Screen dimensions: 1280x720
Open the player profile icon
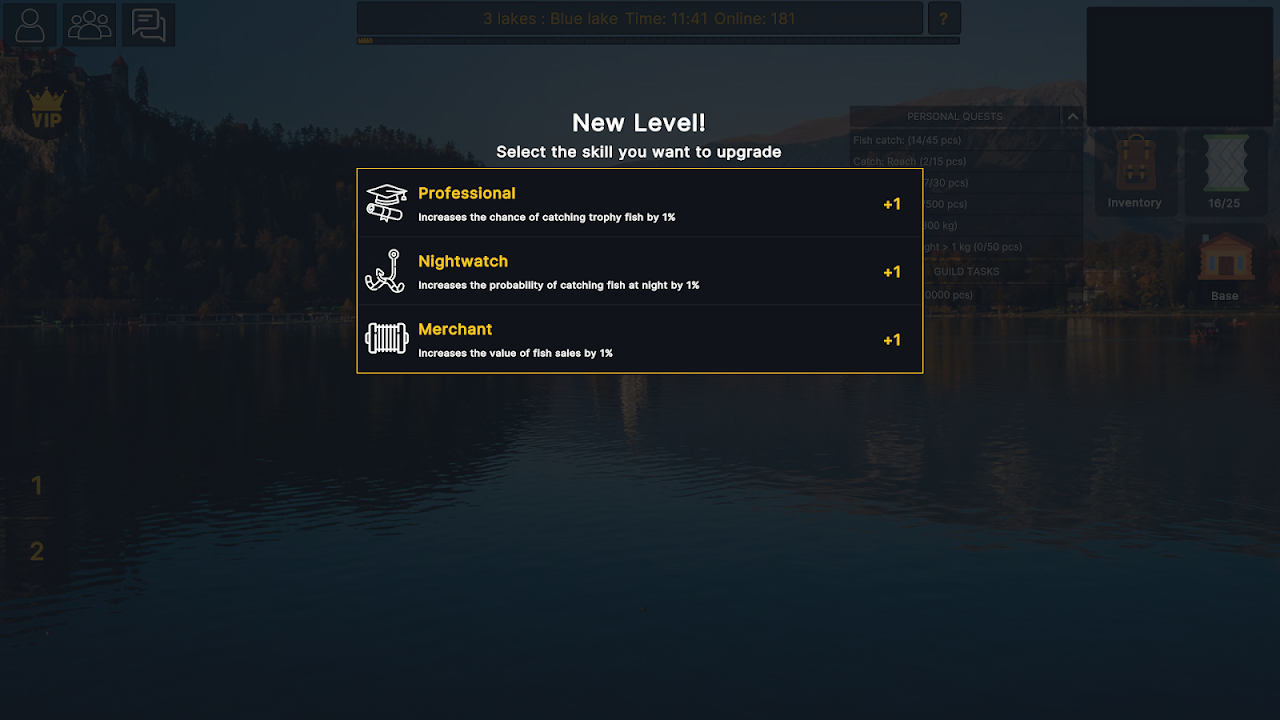tap(29, 25)
